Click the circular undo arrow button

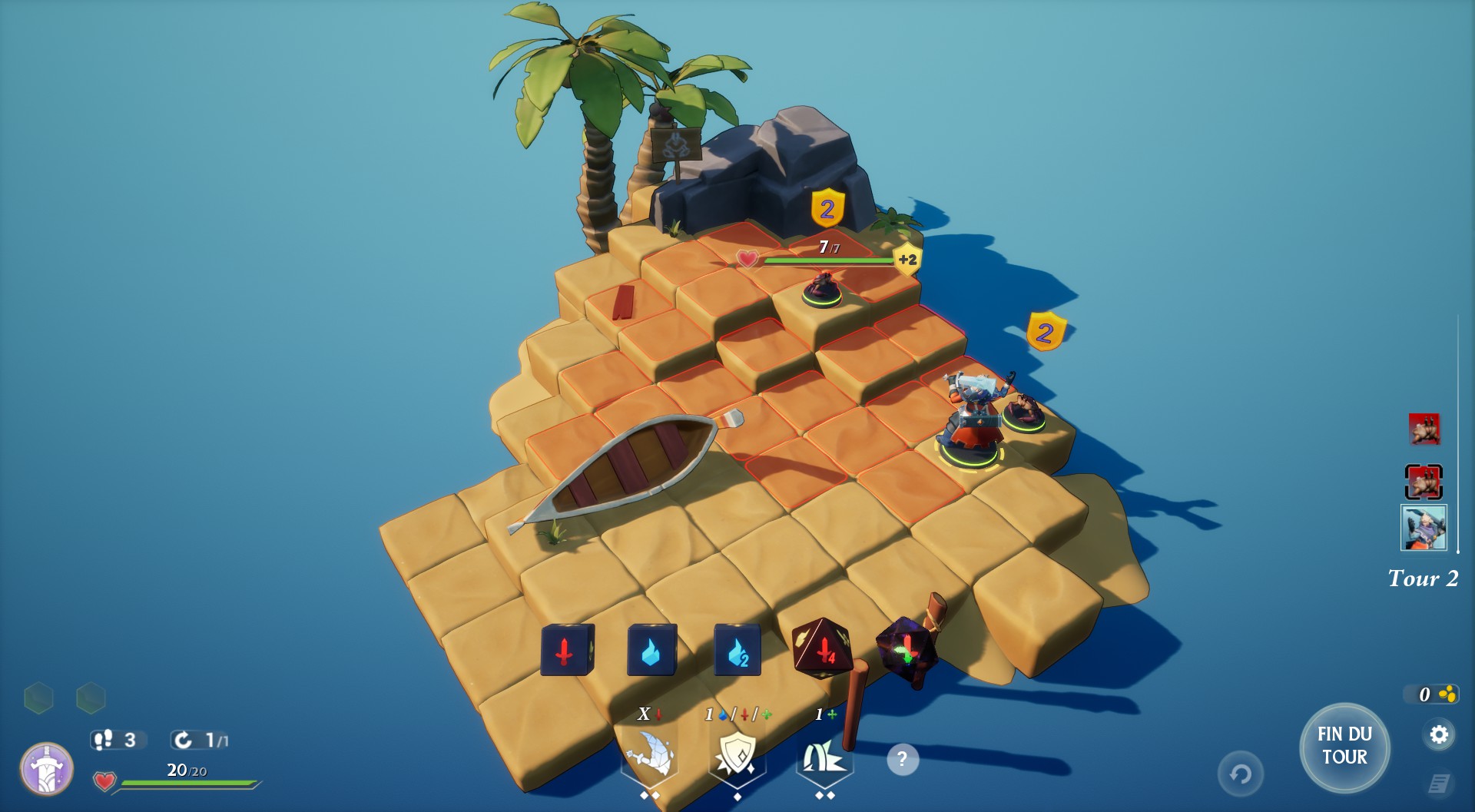pos(1240,774)
